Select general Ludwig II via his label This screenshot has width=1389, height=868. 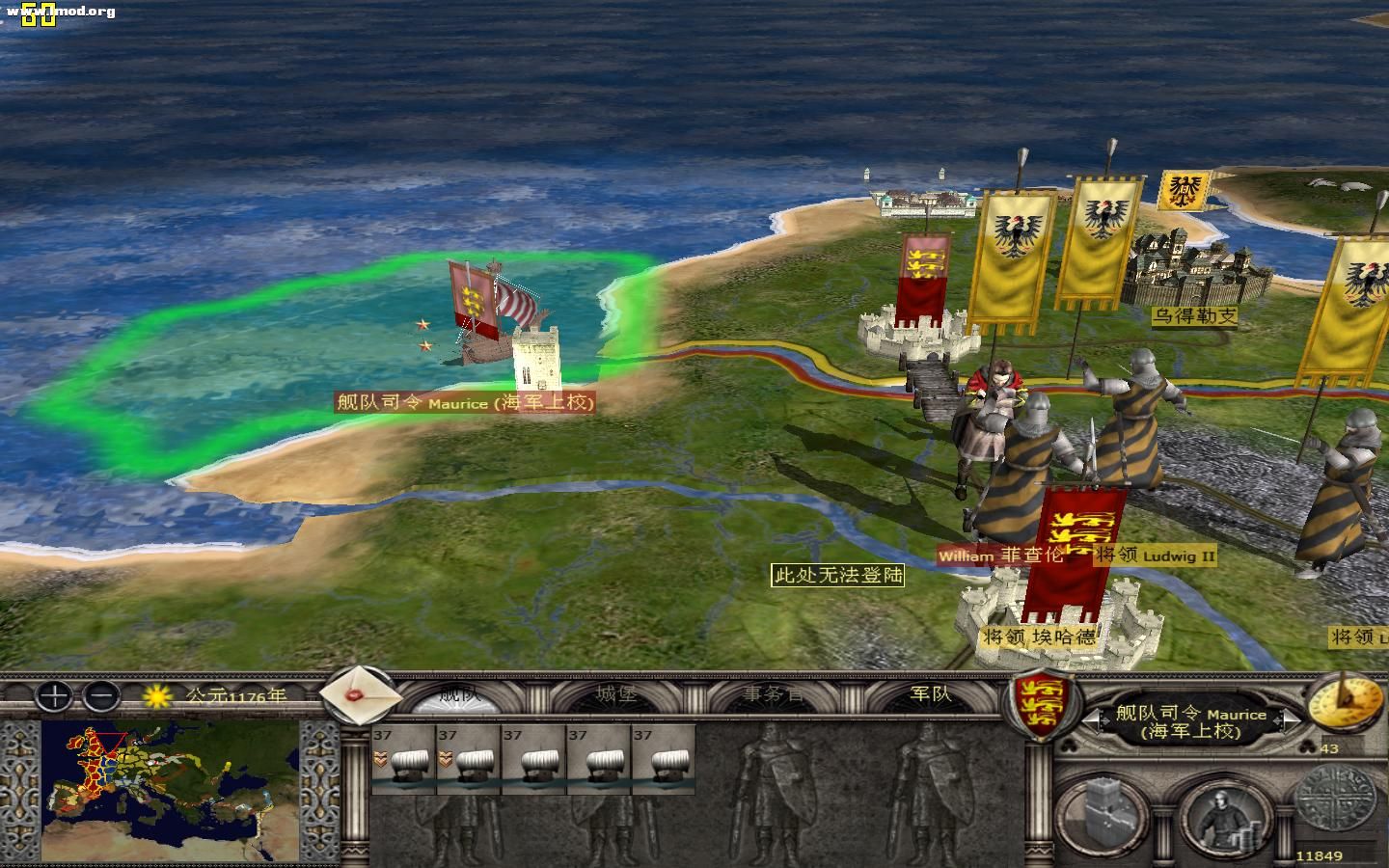[x=1154, y=556]
